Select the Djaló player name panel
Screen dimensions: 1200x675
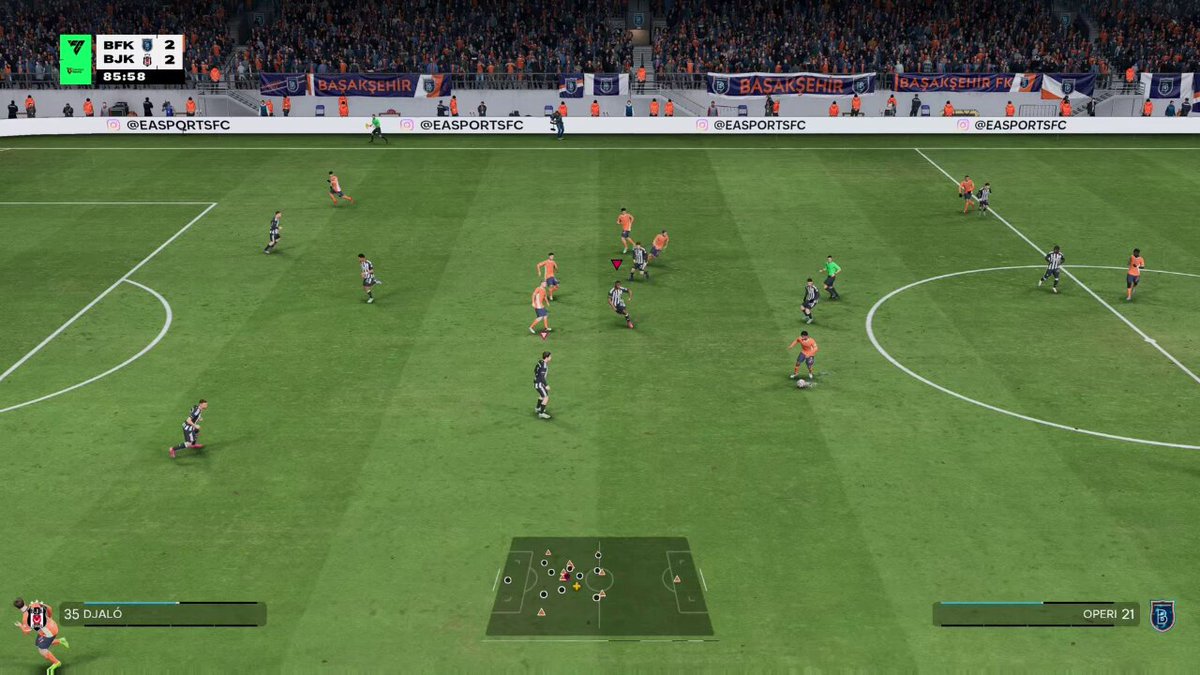click(163, 613)
